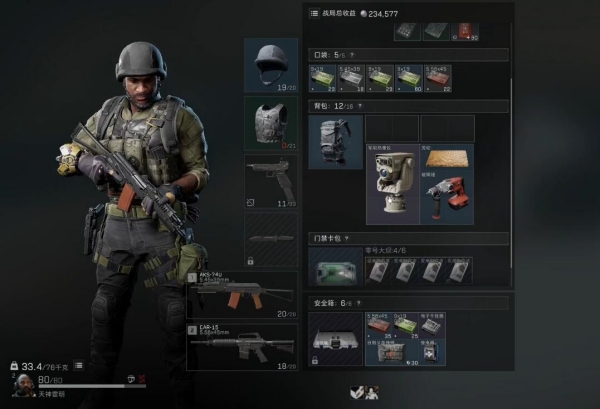
Task: Select the 5.56x45 ammo in safe box
Action: pos(378,325)
